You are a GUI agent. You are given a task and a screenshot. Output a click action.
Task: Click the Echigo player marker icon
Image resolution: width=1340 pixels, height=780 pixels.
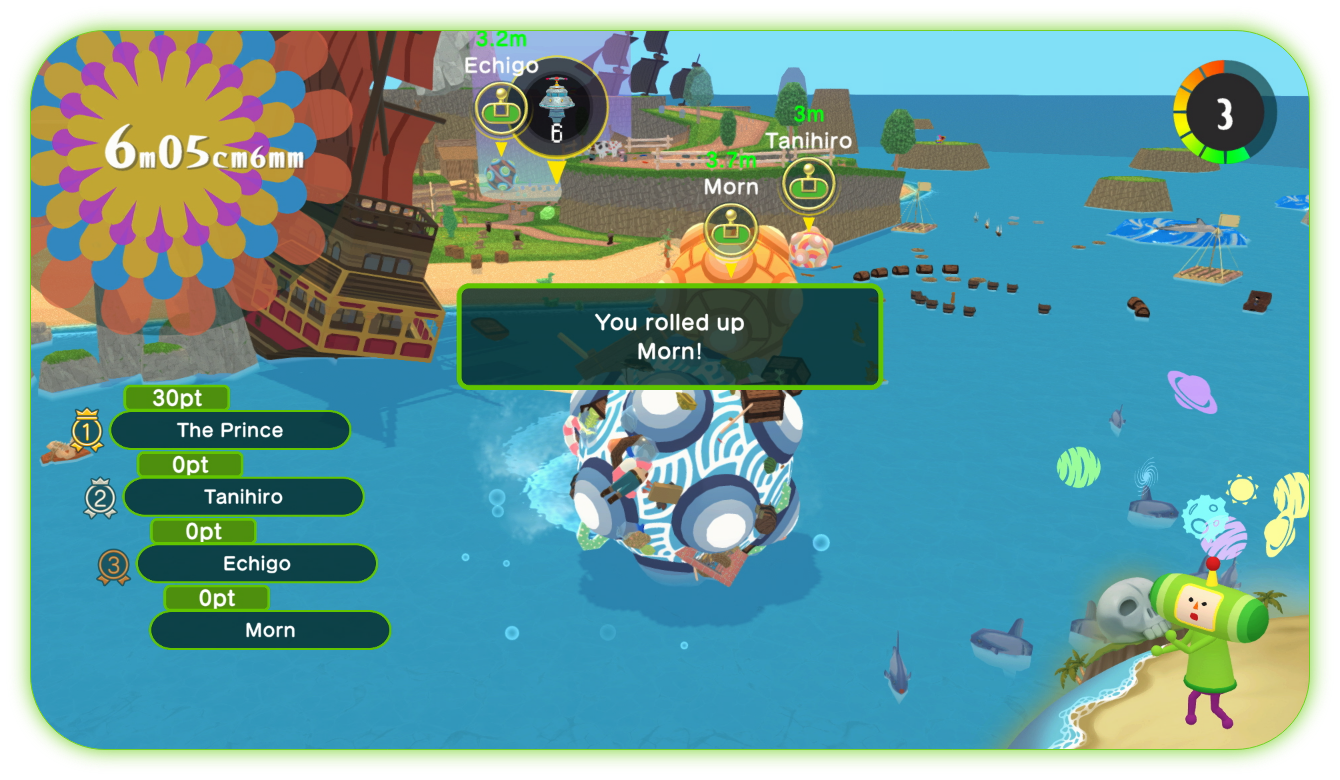pyautogui.click(x=499, y=108)
